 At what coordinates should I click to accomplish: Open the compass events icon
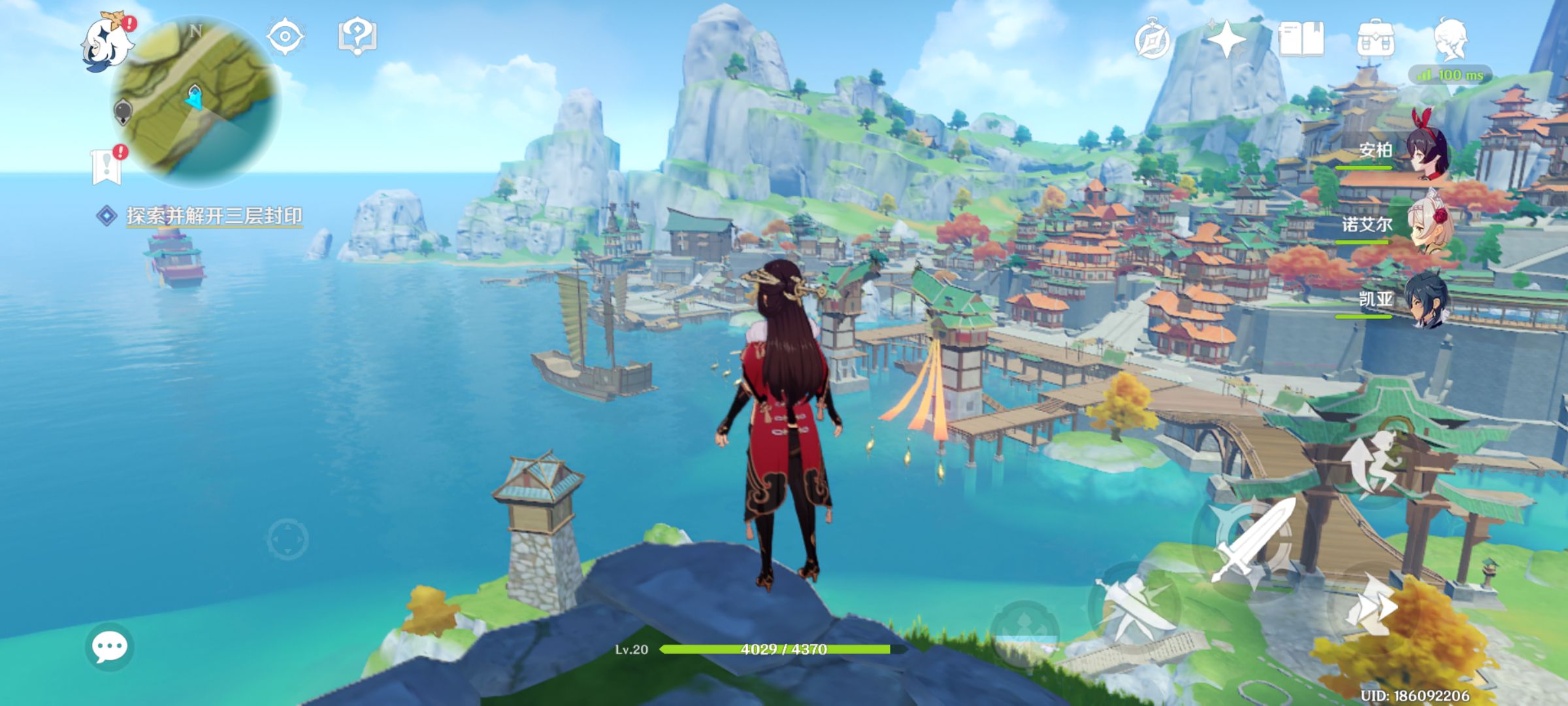[x=1152, y=41]
